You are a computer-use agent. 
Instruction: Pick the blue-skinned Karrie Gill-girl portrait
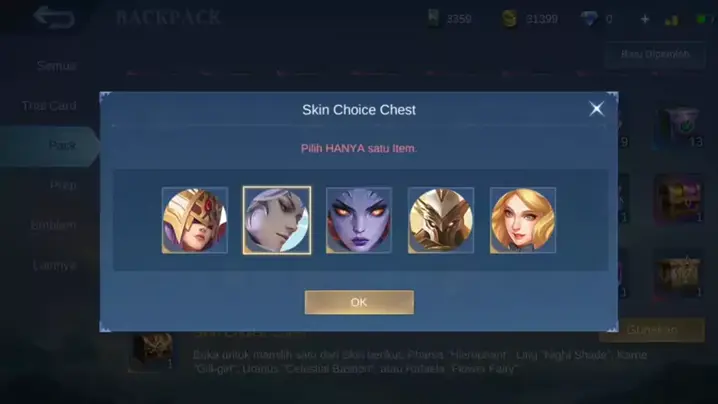[x=359, y=220]
